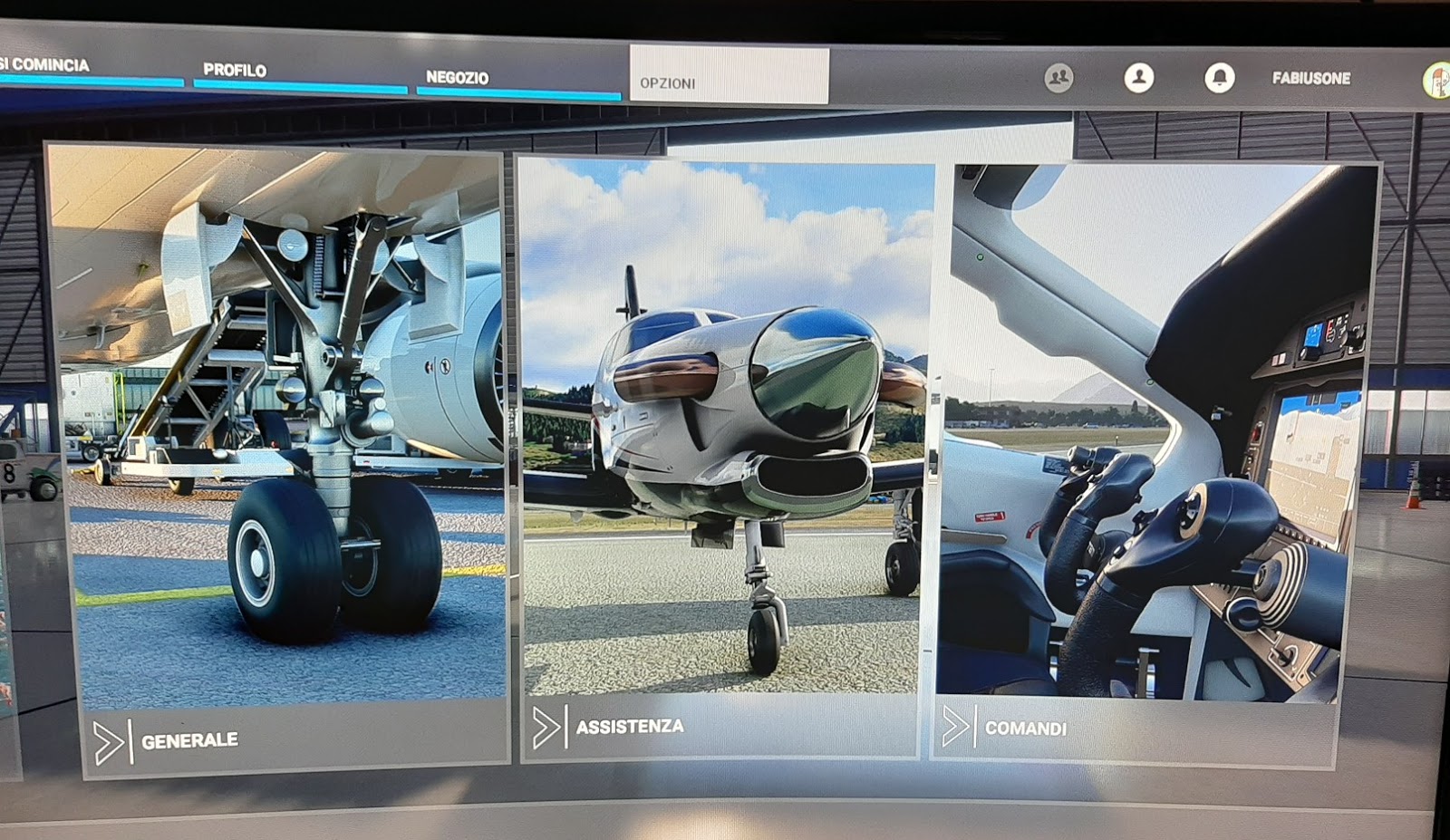The image size is (1450, 840).
Task: Click the ASSISTENZA label
Action: click(632, 725)
